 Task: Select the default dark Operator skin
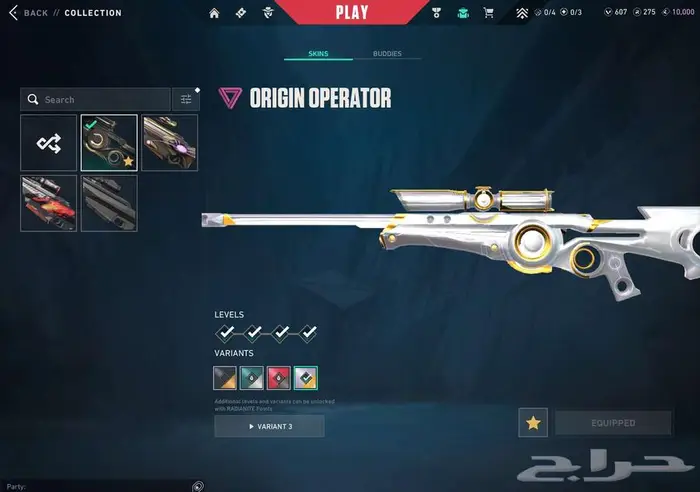click(x=109, y=203)
